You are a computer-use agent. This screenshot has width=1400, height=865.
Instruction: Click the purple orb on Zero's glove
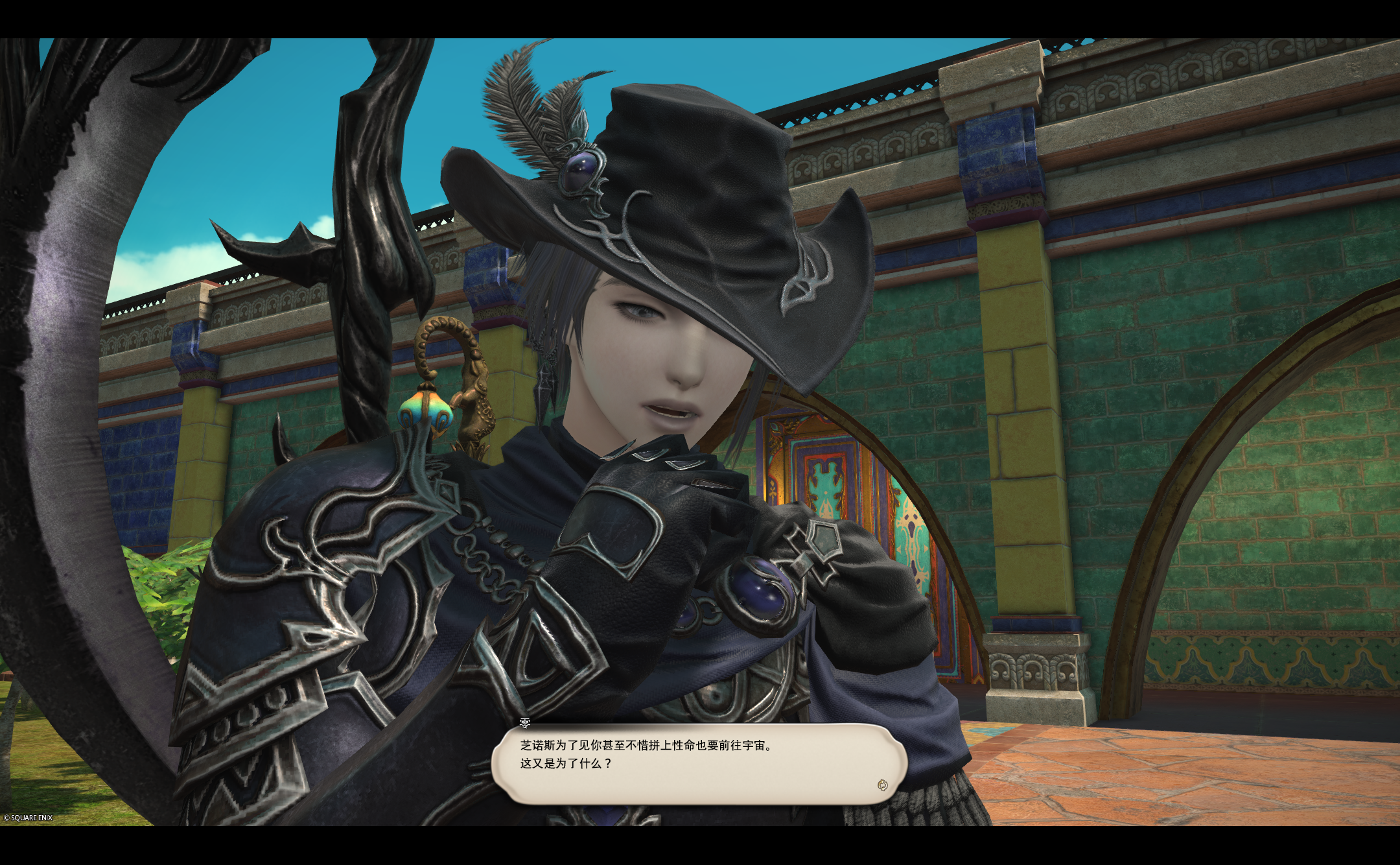(757, 586)
